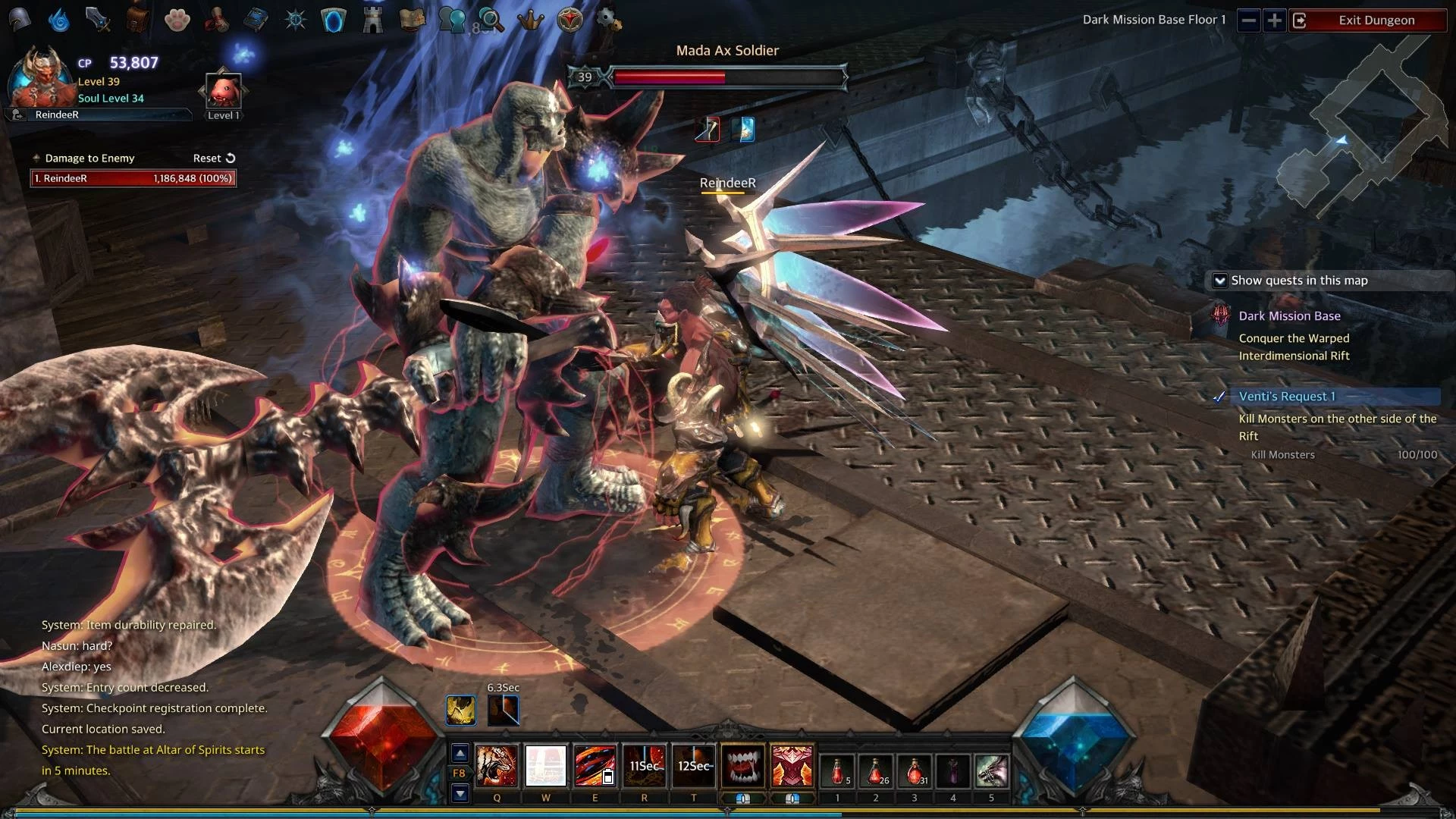The width and height of the screenshot is (1456, 819).
Task: Open the paw print pet menu
Action: click(177, 20)
